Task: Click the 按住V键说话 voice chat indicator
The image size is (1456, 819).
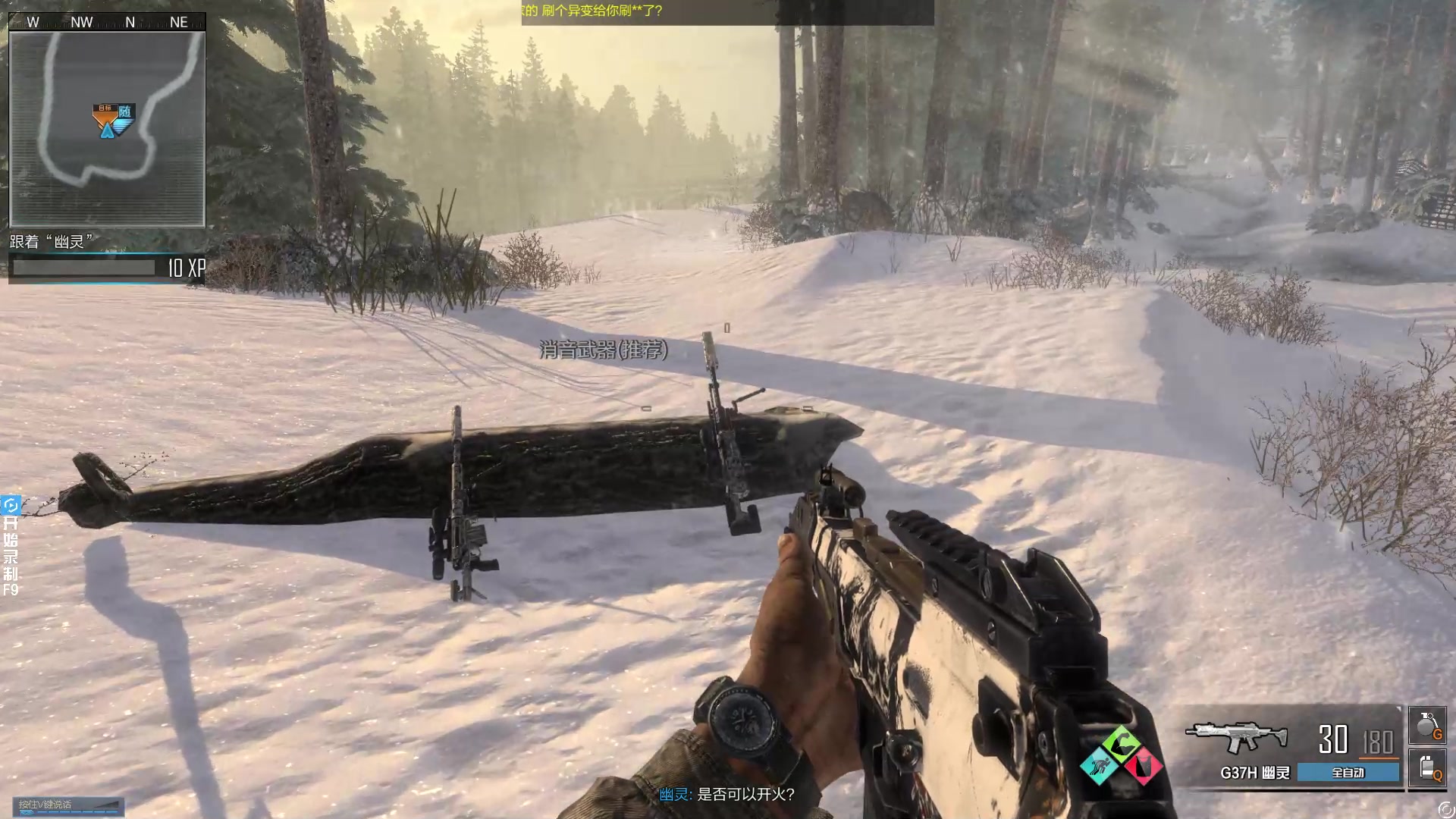Action: pyautogui.click(x=68, y=806)
